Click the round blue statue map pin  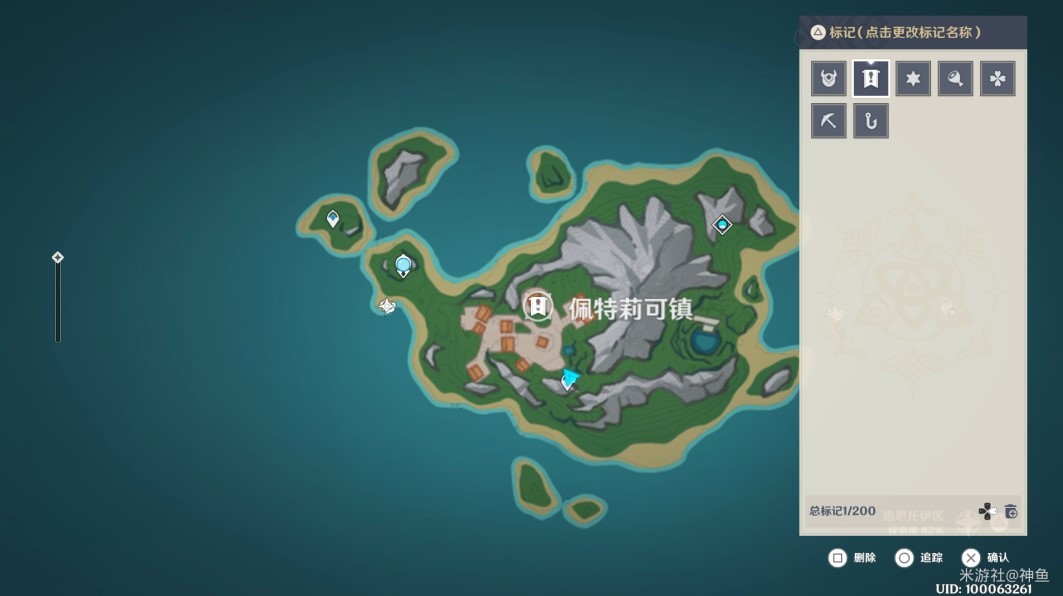coord(403,265)
